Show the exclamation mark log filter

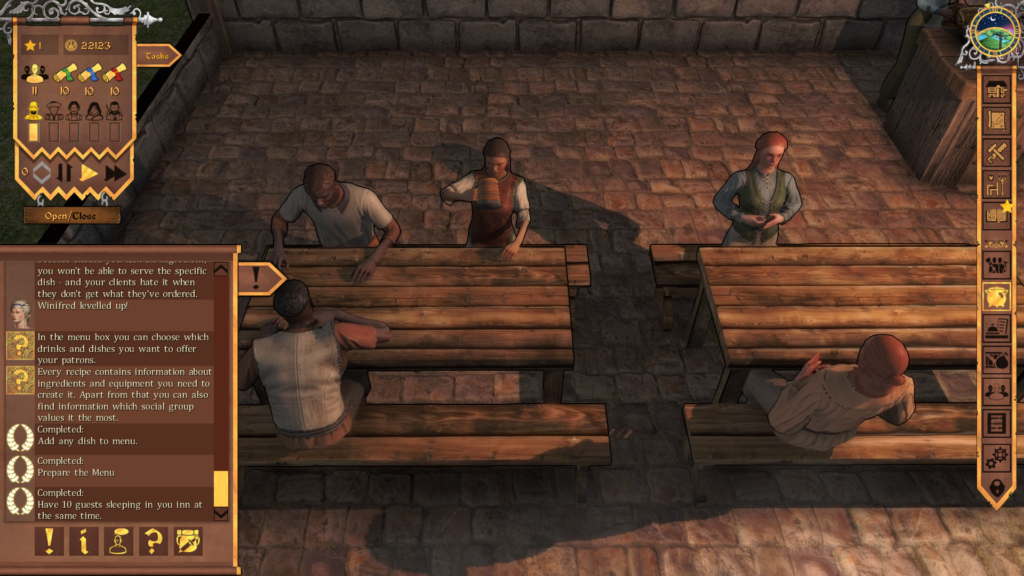coord(50,541)
